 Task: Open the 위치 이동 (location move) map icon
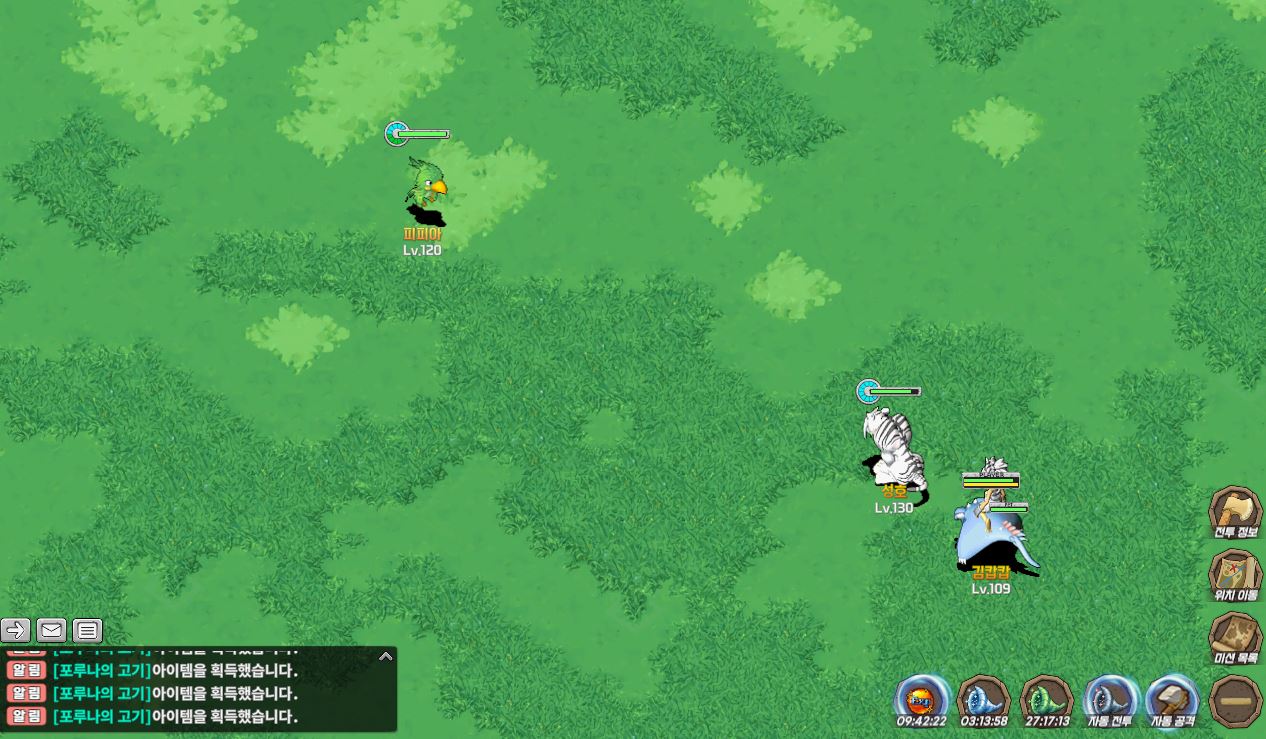(x=1235, y=574)
